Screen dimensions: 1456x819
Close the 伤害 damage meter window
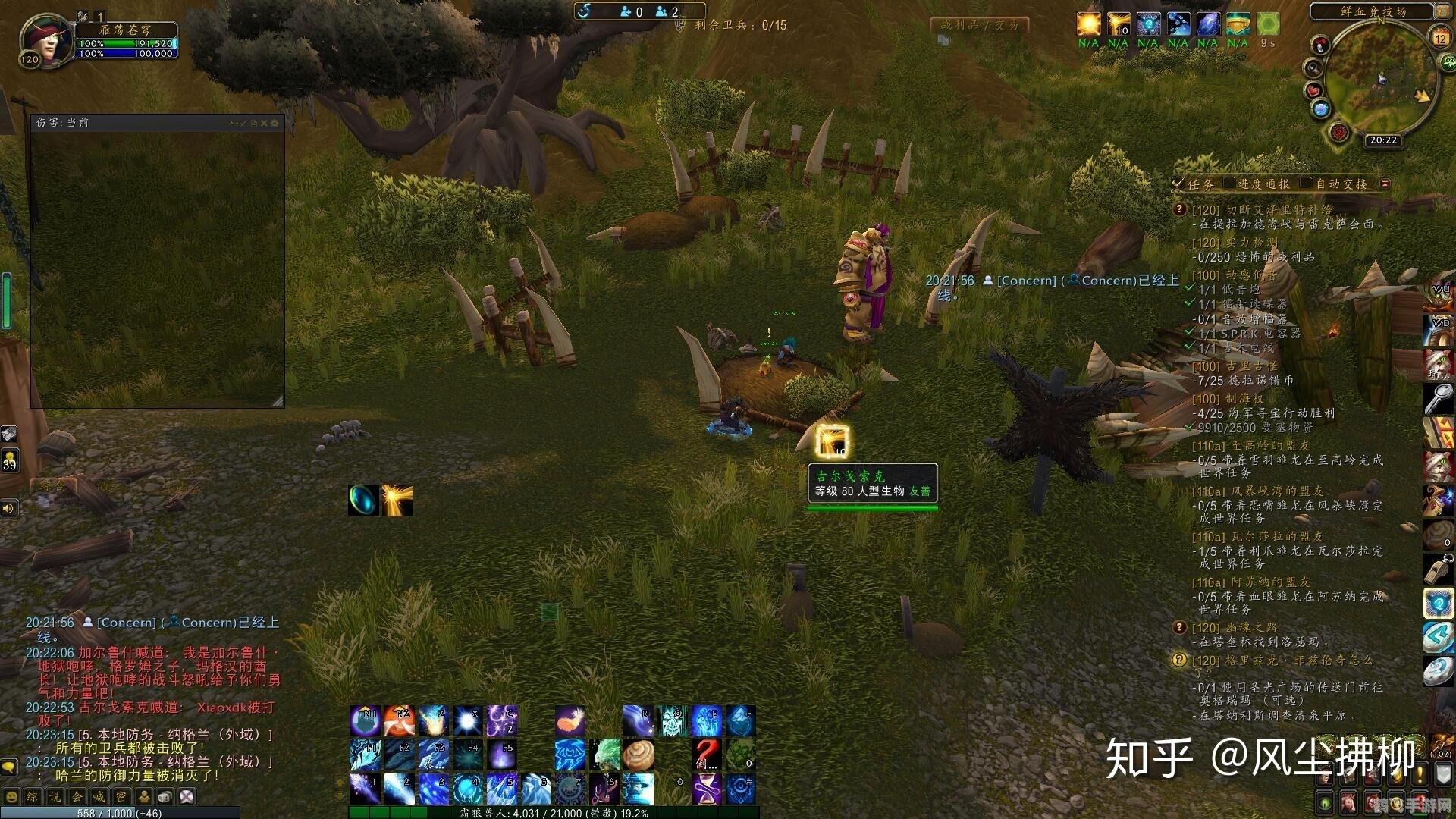coord(264,123)
